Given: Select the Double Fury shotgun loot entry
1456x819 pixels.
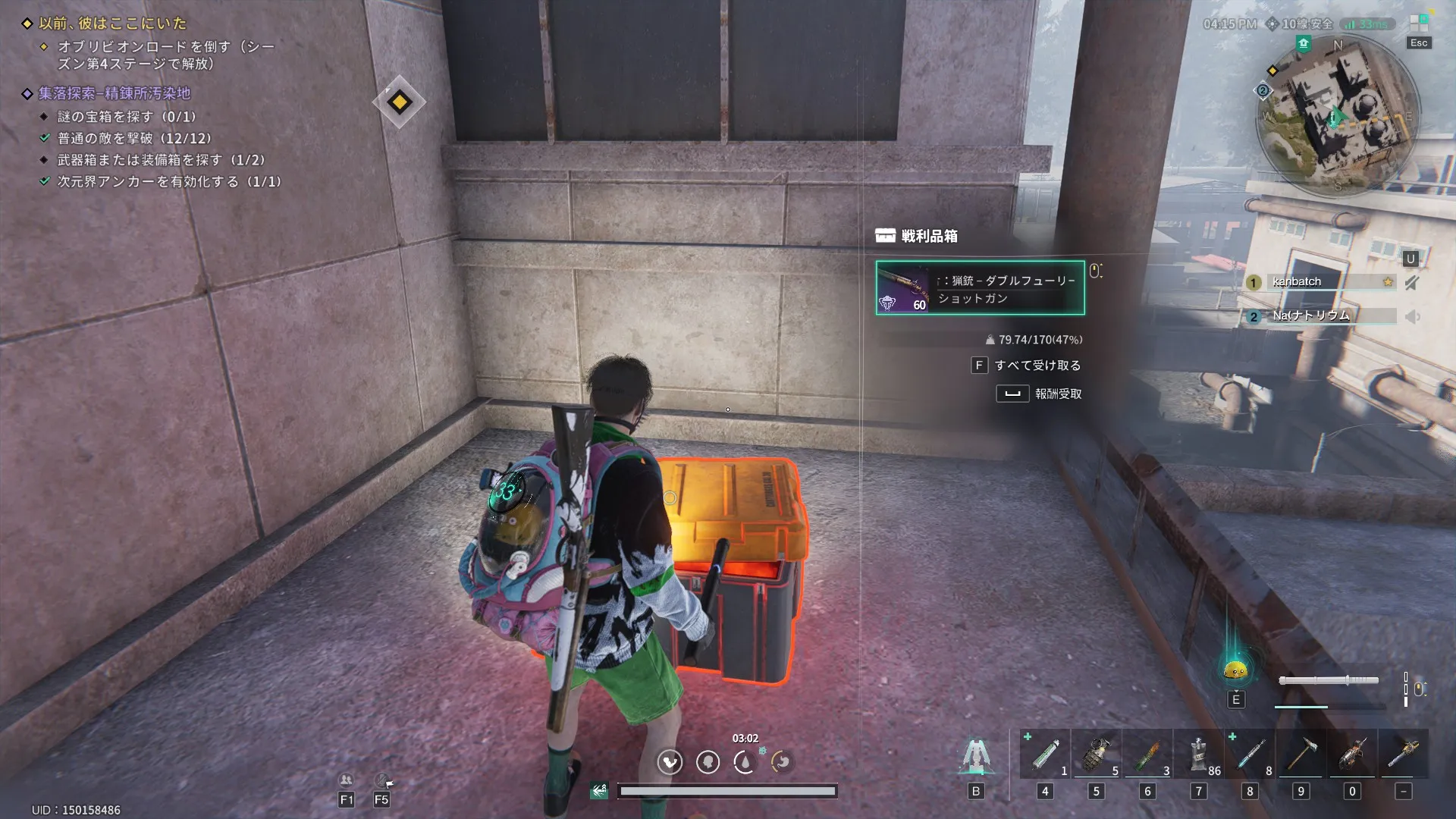Looking at the screenshot, I should (980, 288).
